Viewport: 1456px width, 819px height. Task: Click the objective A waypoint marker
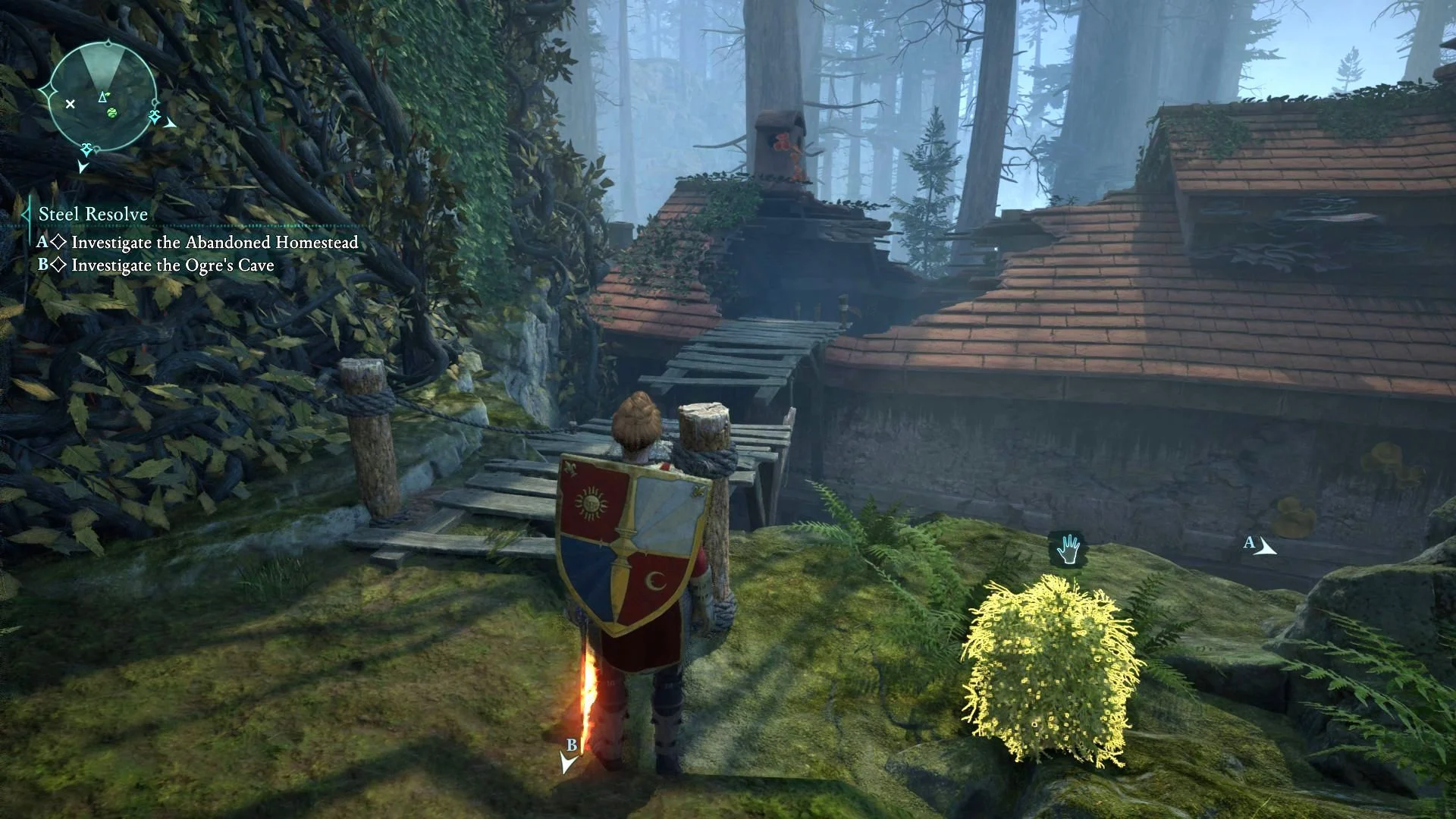click(1260, 545)
